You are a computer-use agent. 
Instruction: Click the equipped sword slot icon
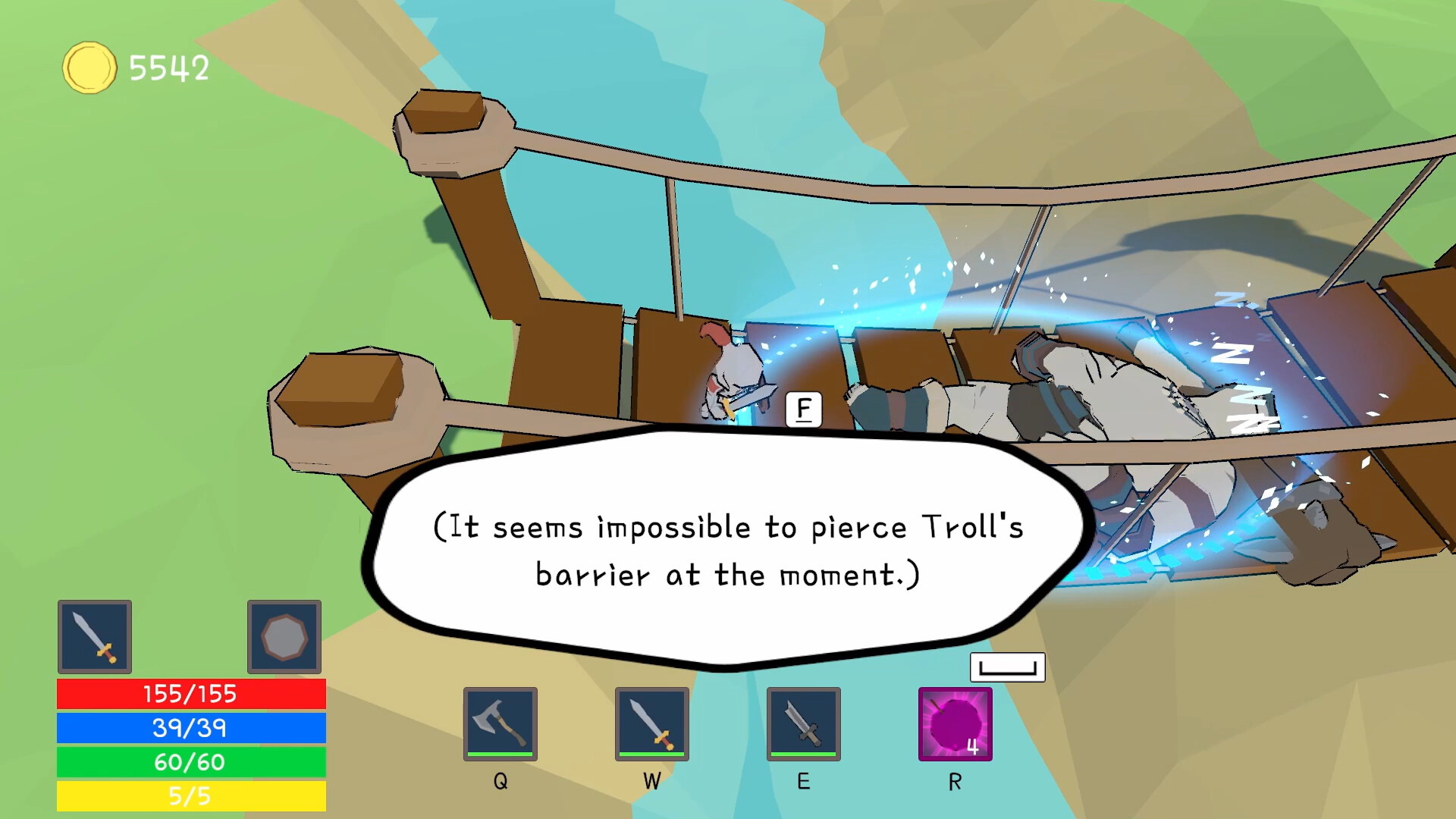(95, 637)
